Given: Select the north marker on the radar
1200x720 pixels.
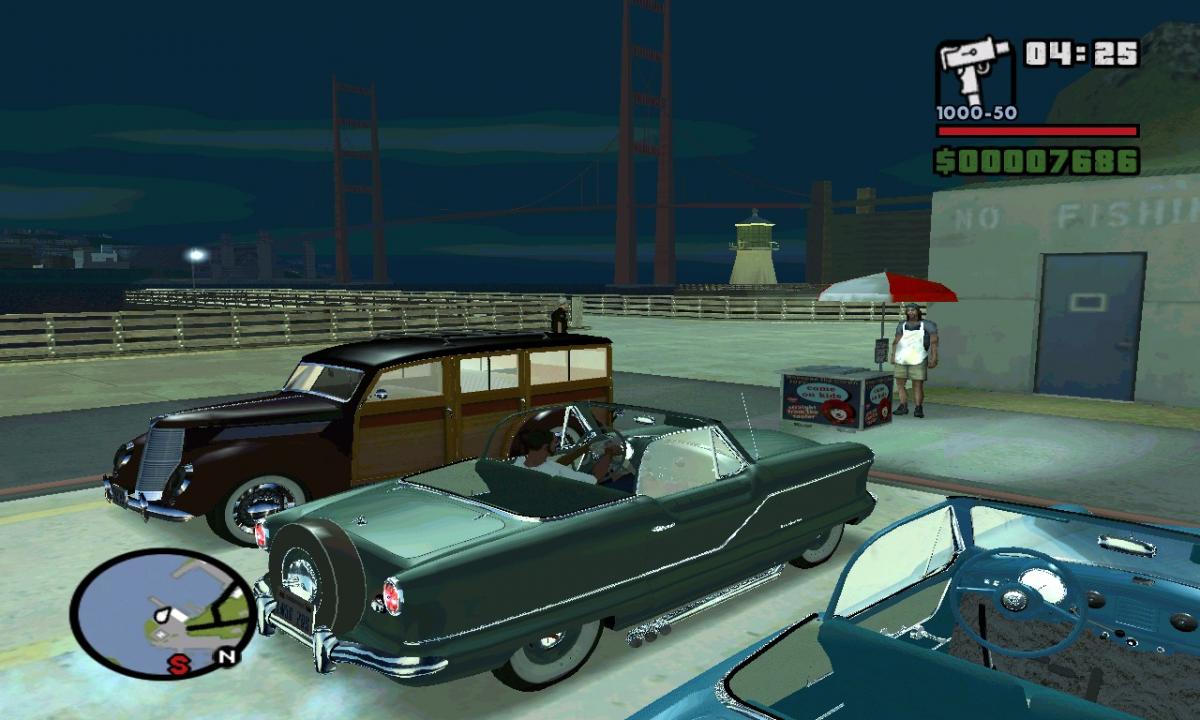Looking at the screenshot, I should (x=227, y=657).
